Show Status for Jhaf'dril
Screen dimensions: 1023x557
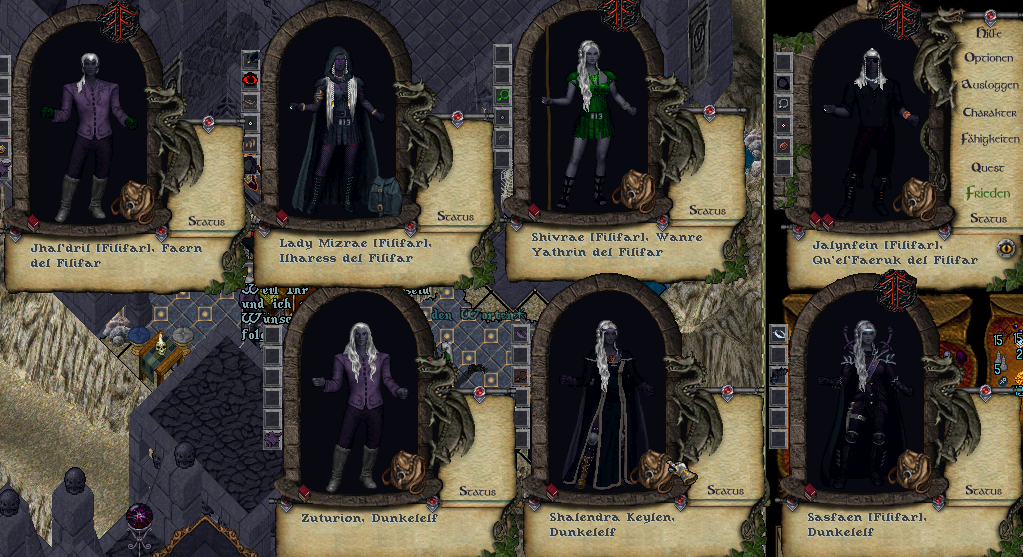pyautogui.click(x=205, y=221)
